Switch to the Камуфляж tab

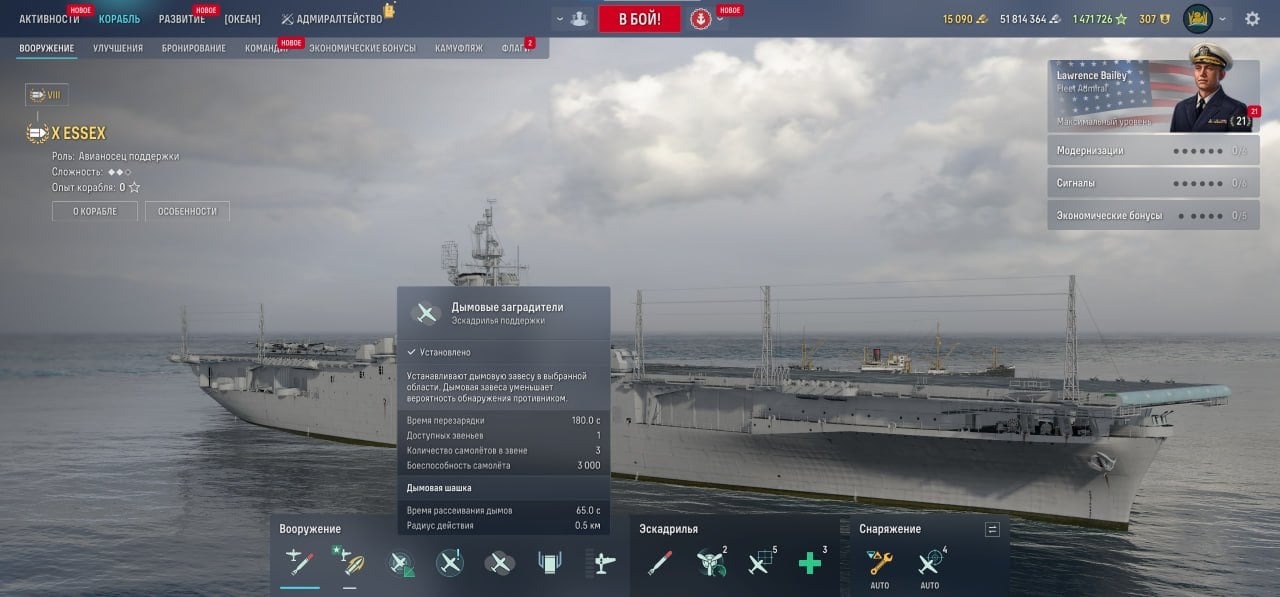tap(459, 48)
